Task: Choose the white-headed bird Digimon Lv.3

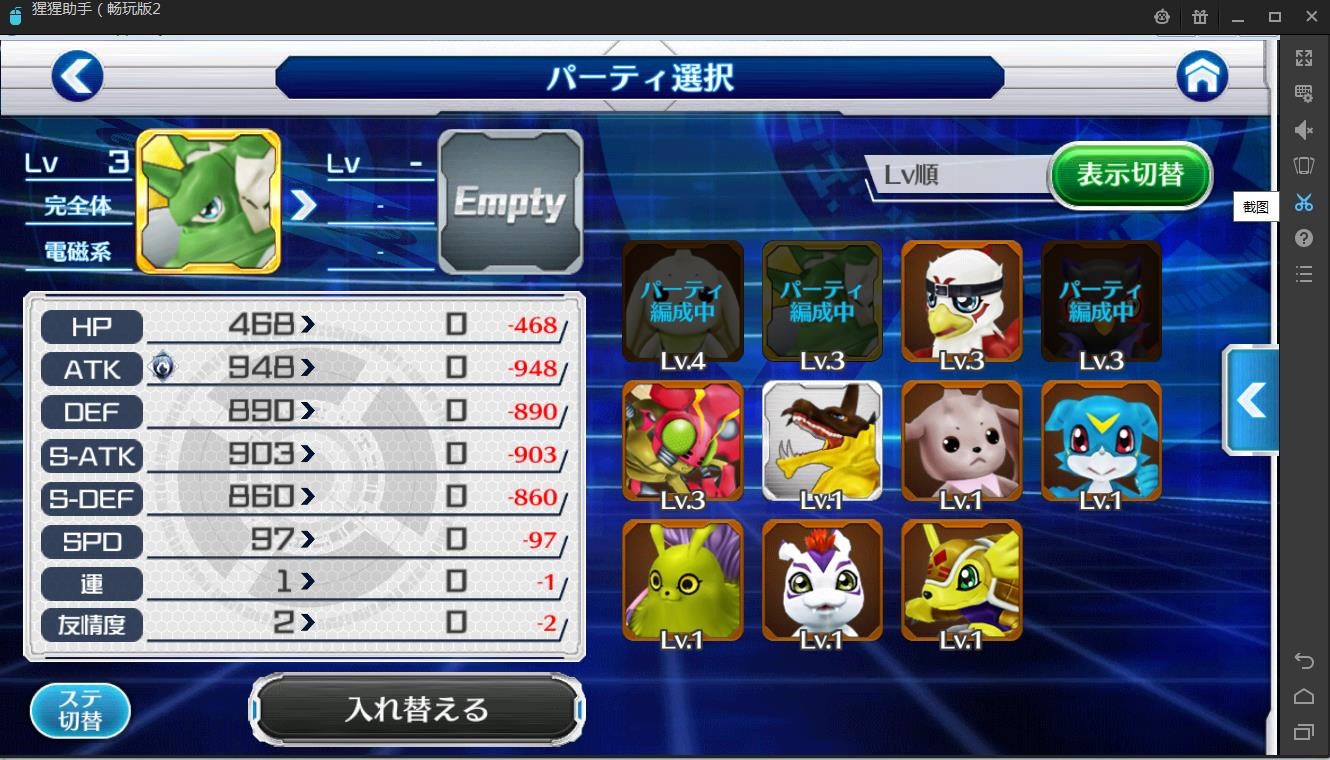Action: click(961, 301)
